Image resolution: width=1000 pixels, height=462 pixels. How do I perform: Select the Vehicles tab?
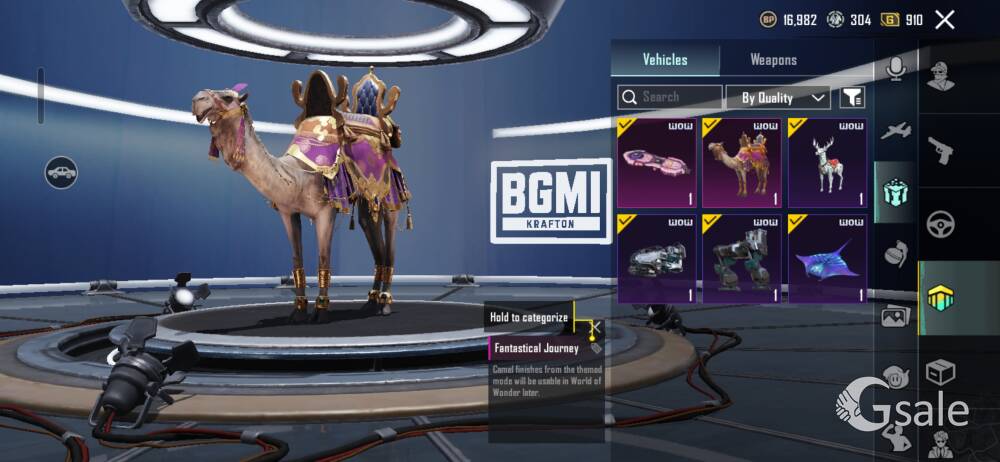665,60
